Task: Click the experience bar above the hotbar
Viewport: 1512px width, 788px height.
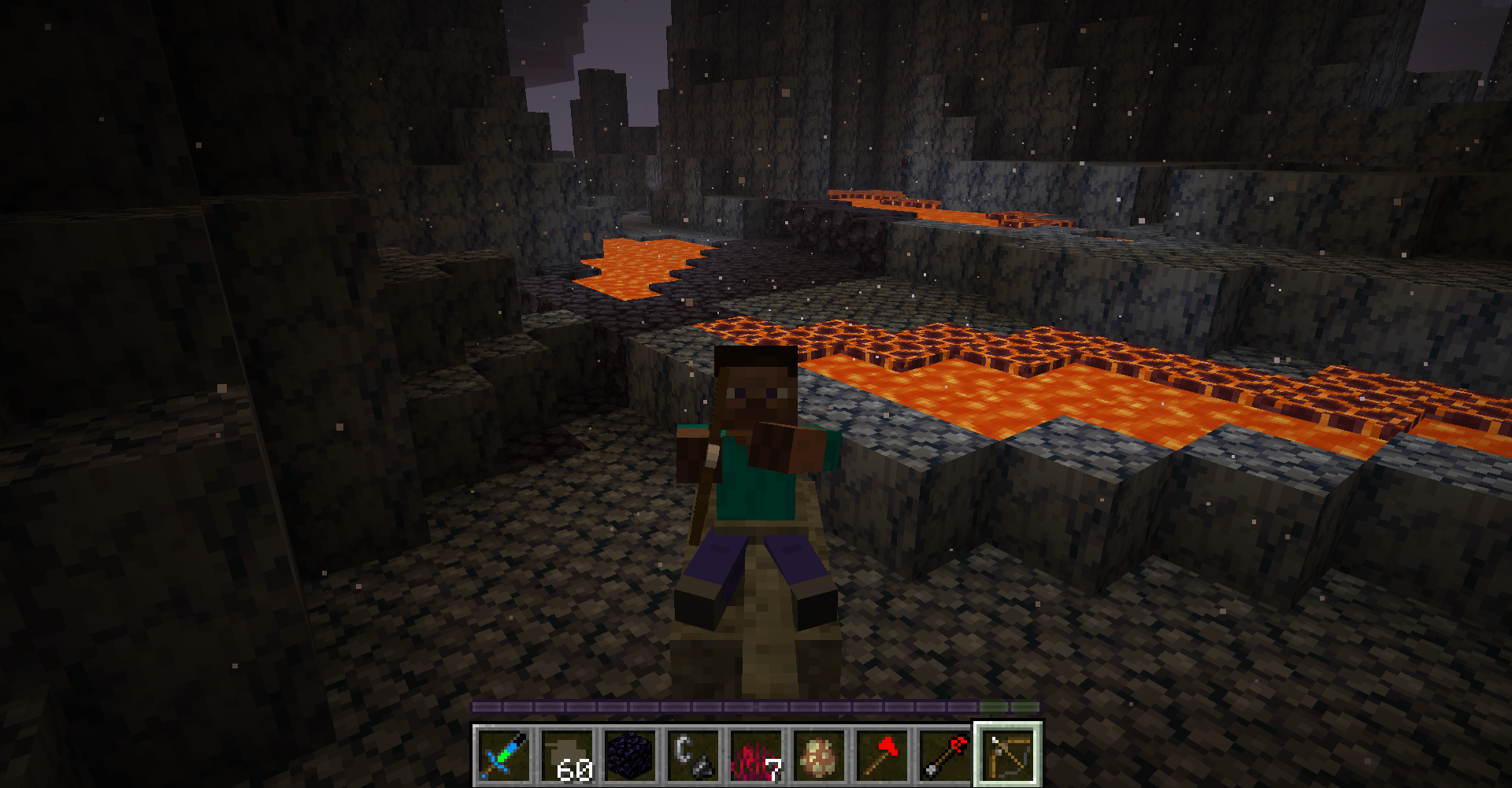Action: click(756, 707)
